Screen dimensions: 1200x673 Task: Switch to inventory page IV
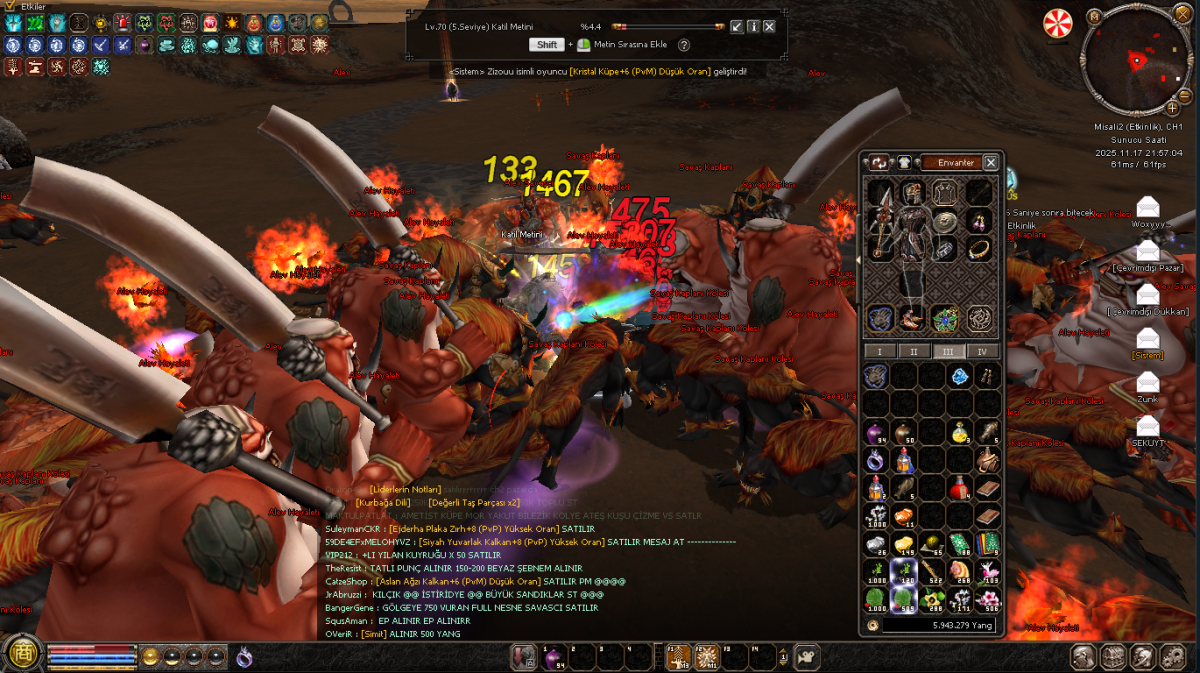click(982, 351)
